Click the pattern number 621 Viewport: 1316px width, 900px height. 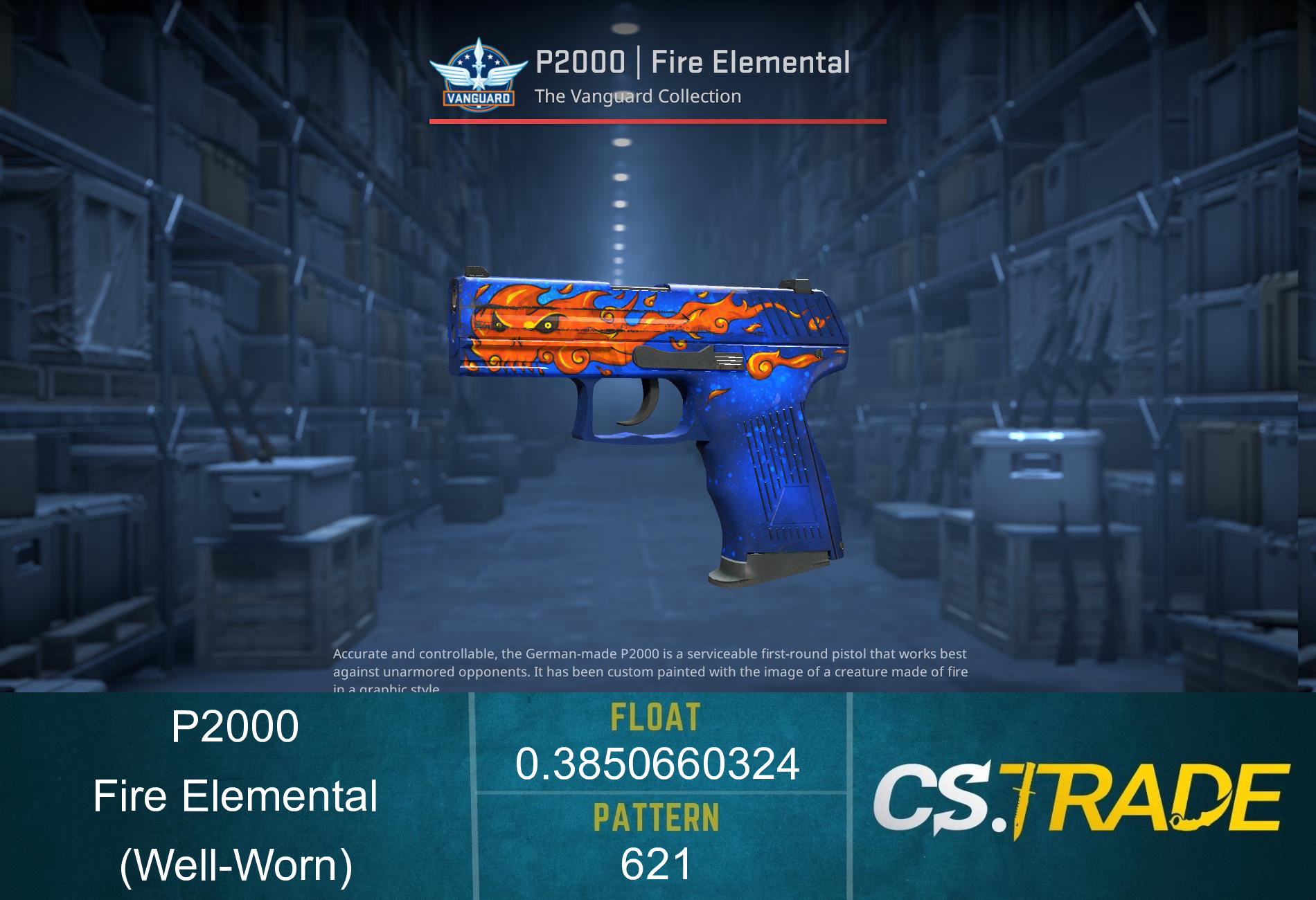pyautogui.click(x=658, y=865)
